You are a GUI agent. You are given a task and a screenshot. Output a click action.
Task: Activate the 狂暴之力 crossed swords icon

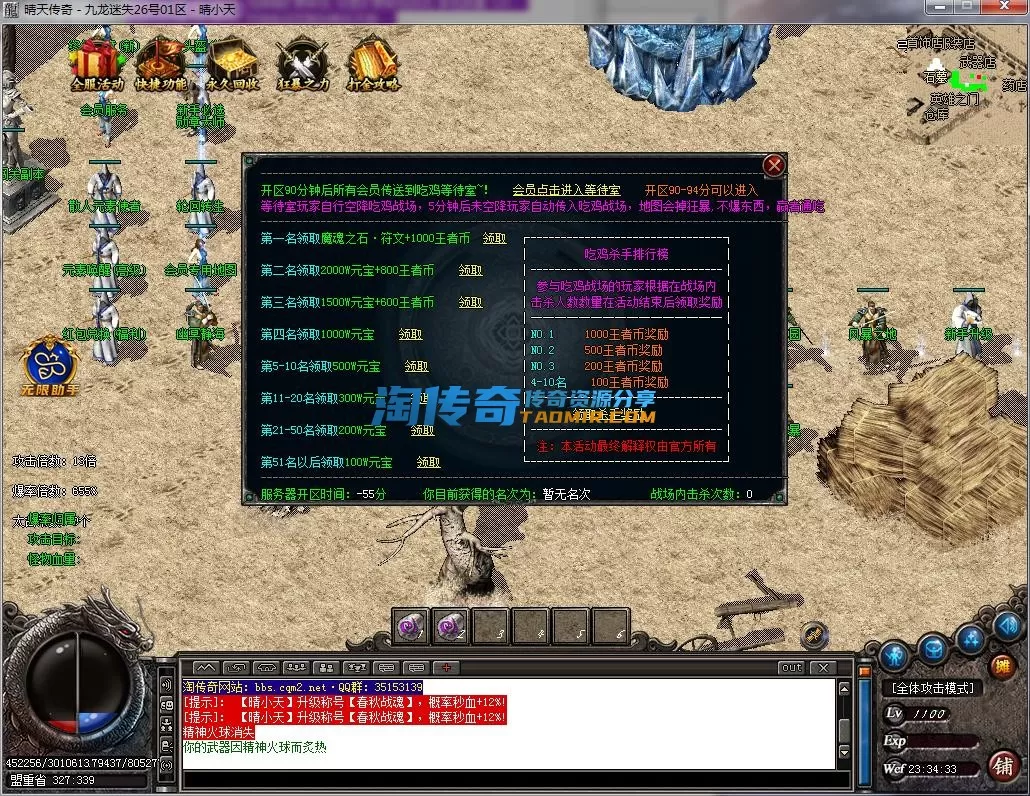tap(302, 62)
